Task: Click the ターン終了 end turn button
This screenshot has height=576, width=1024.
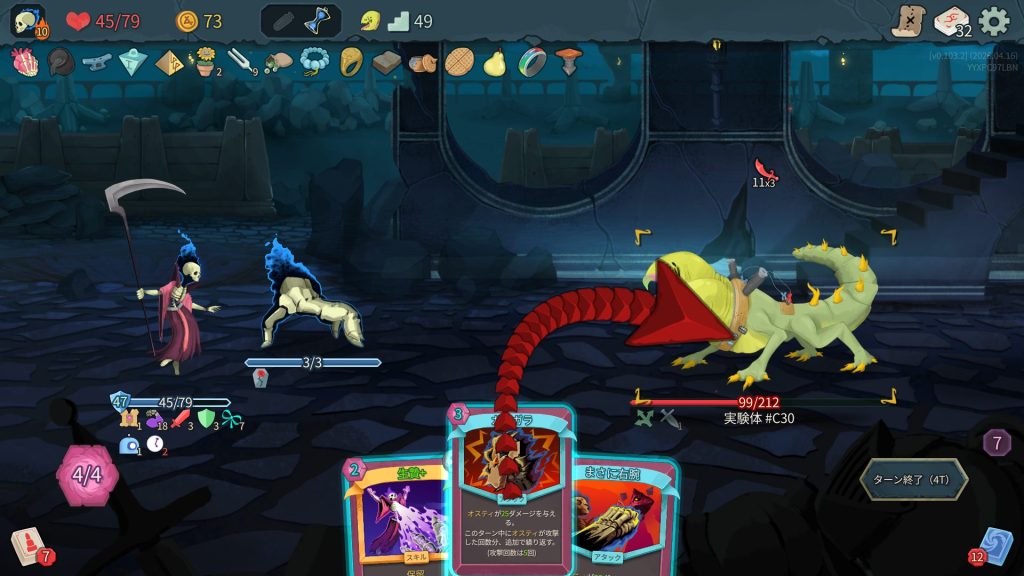Action: (x=913, y=479)
